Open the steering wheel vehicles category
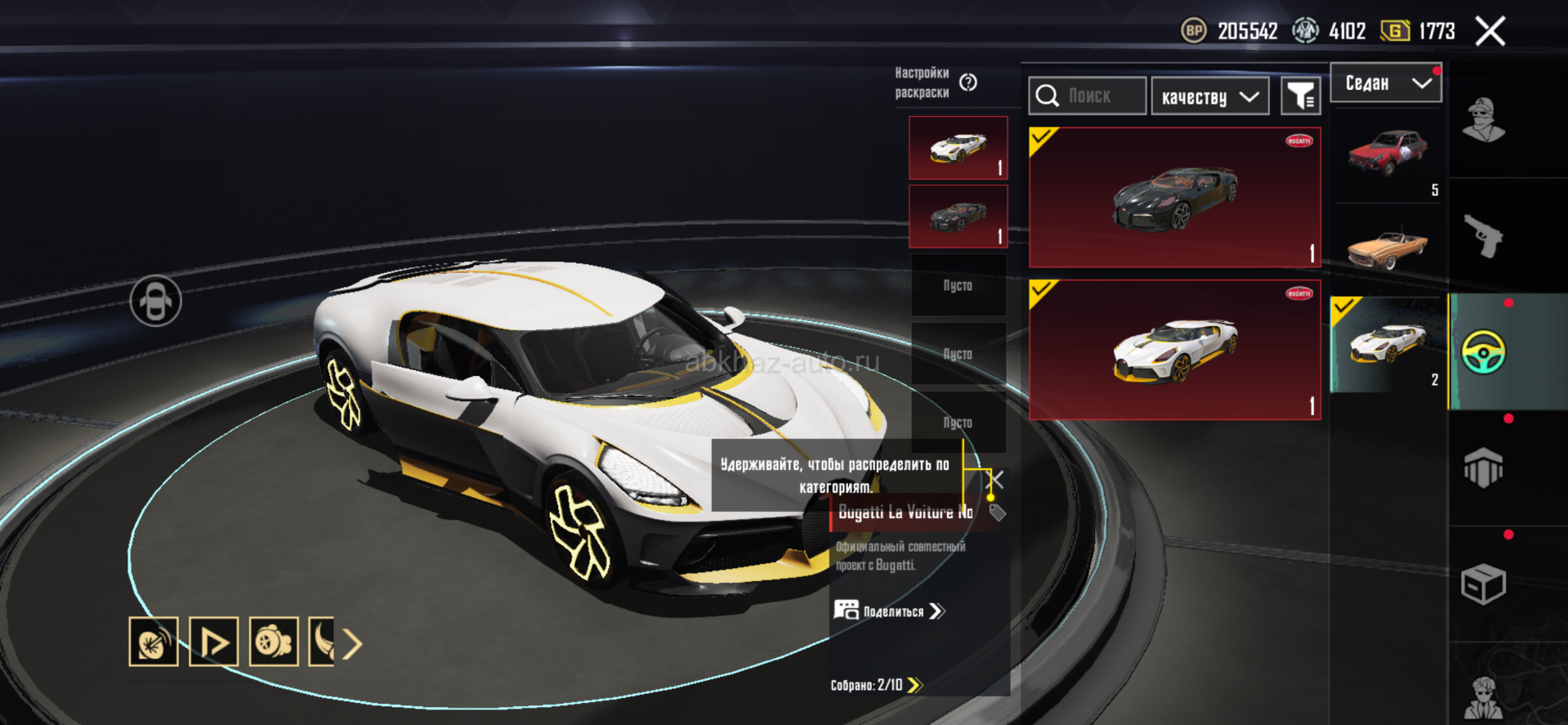 pyautogui.click(x=1483, y=352)
